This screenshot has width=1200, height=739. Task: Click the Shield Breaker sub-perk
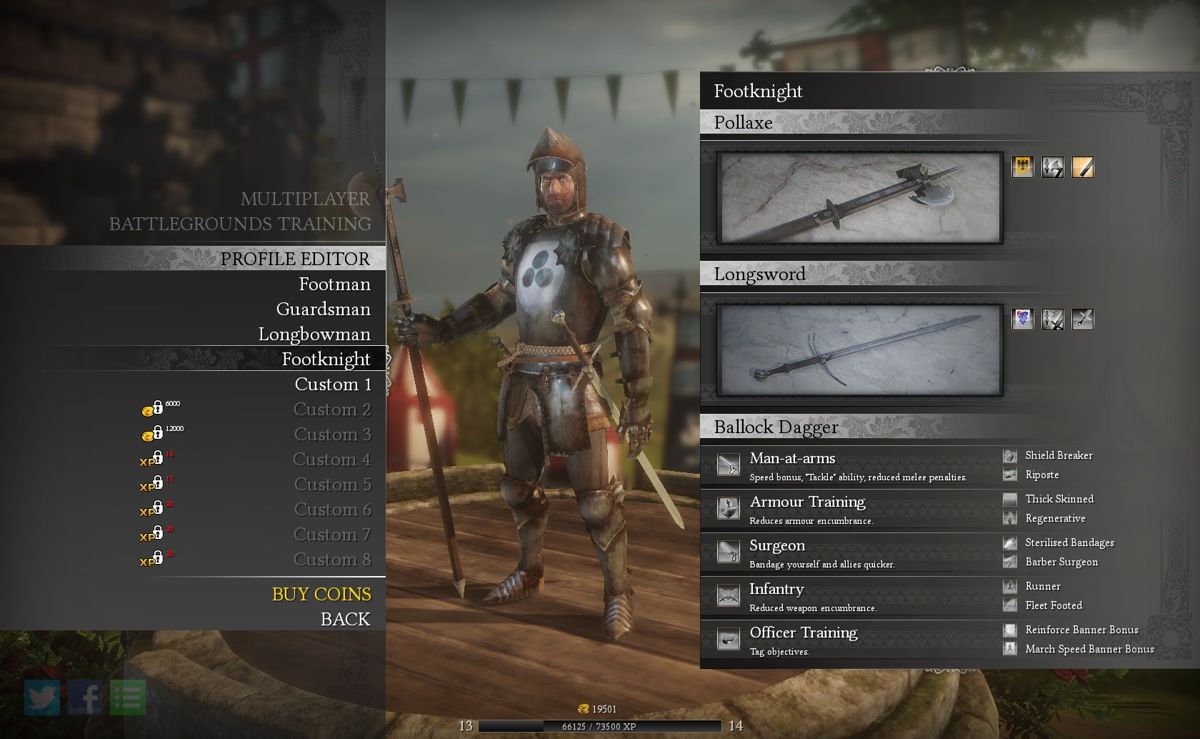pyautogui.click(x=1058, y=456)
